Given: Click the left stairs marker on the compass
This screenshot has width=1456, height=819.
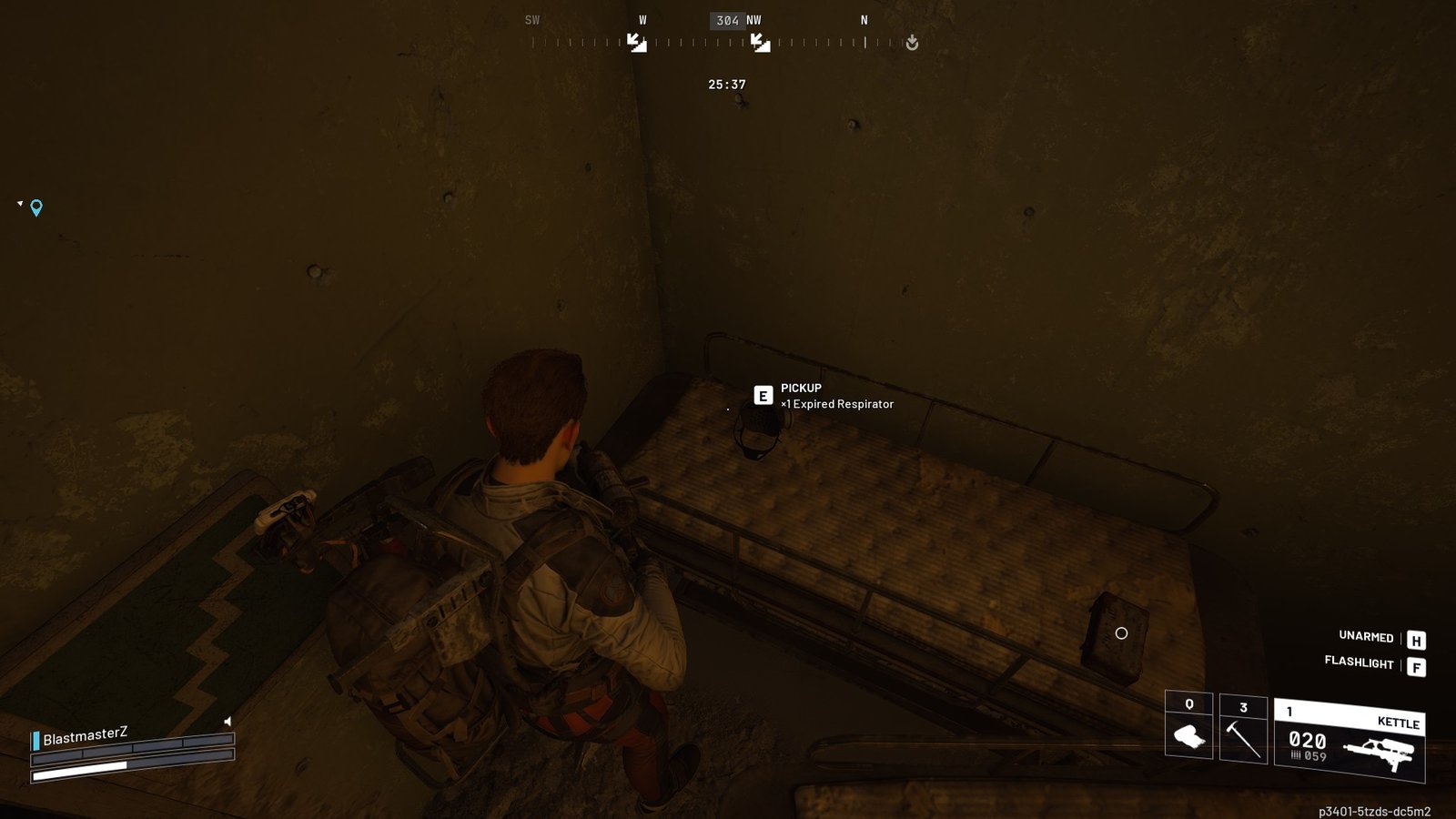Looking at the screenshot, I should 637,41.
